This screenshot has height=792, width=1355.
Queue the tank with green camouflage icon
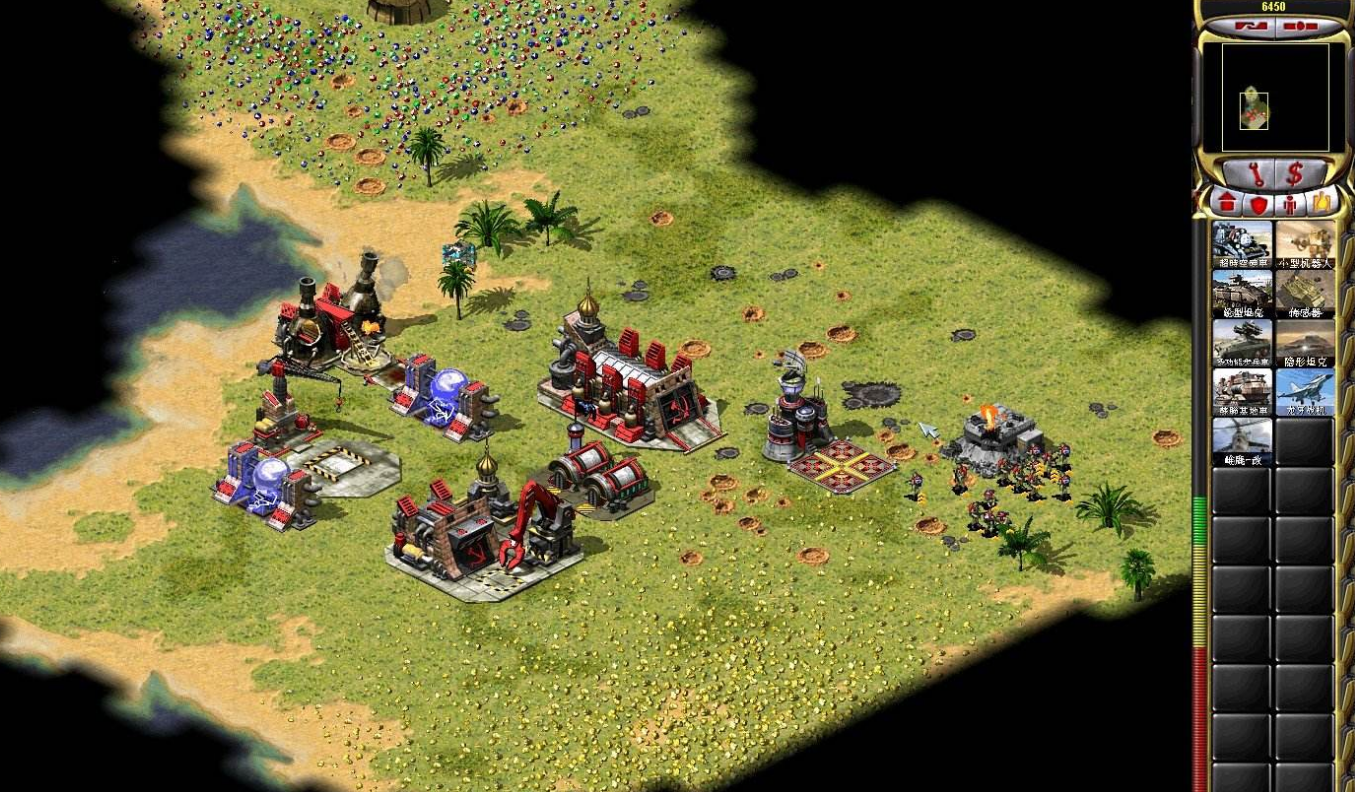[1242, 293]
